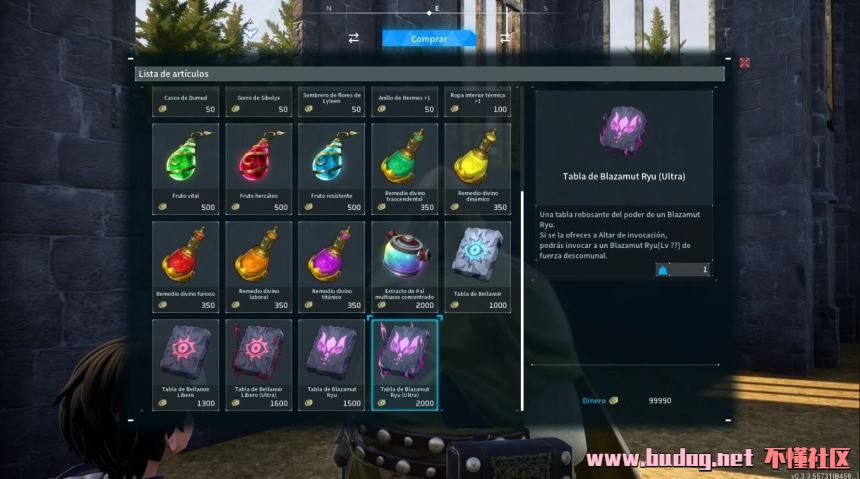860x479 pixels.
Task: Click the item list scrollbar
Action: click(x=522, y=300)
